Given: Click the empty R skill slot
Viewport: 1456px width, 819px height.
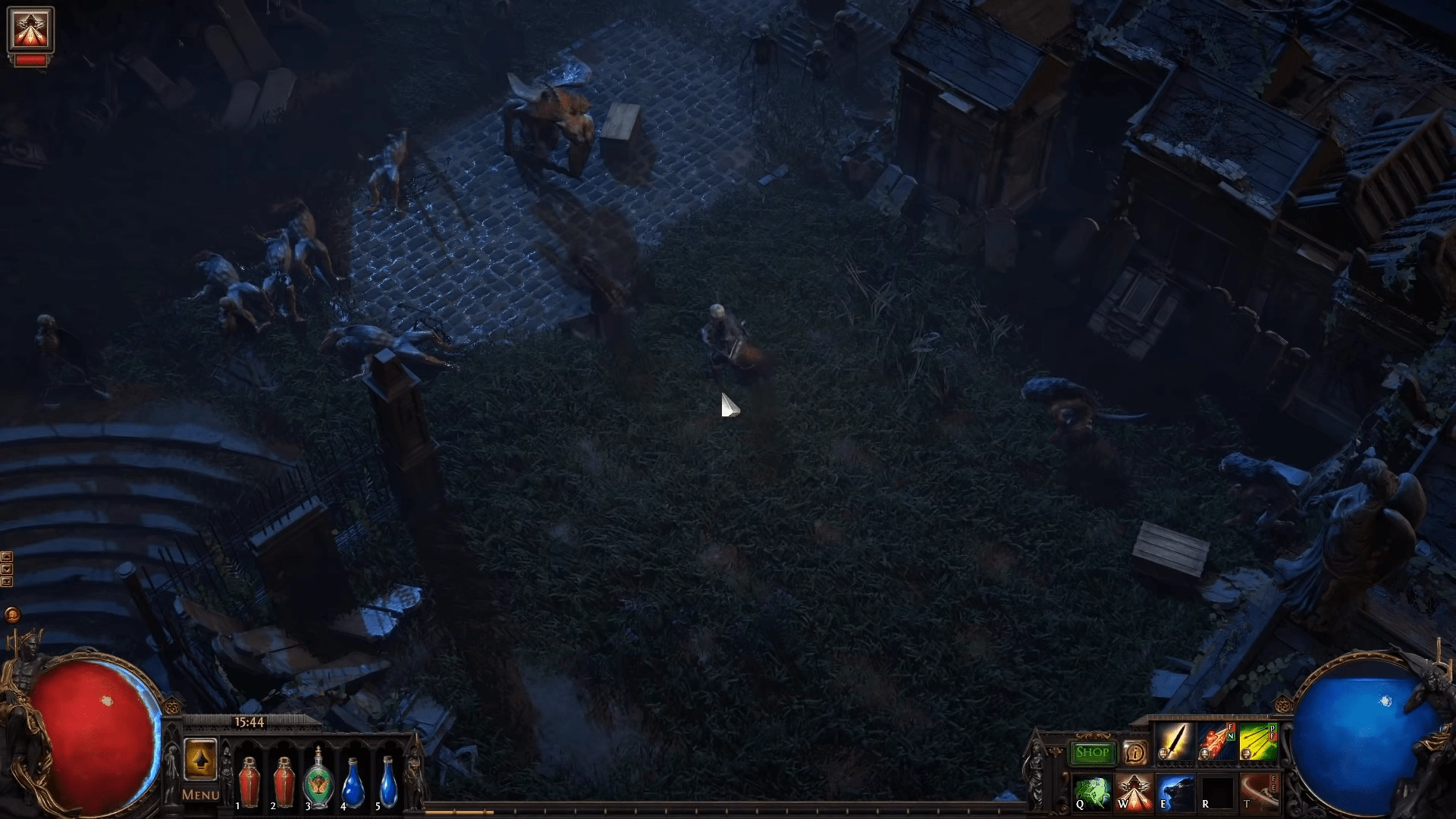Looking at the screenshot, I should click(x=1217, y=792).
